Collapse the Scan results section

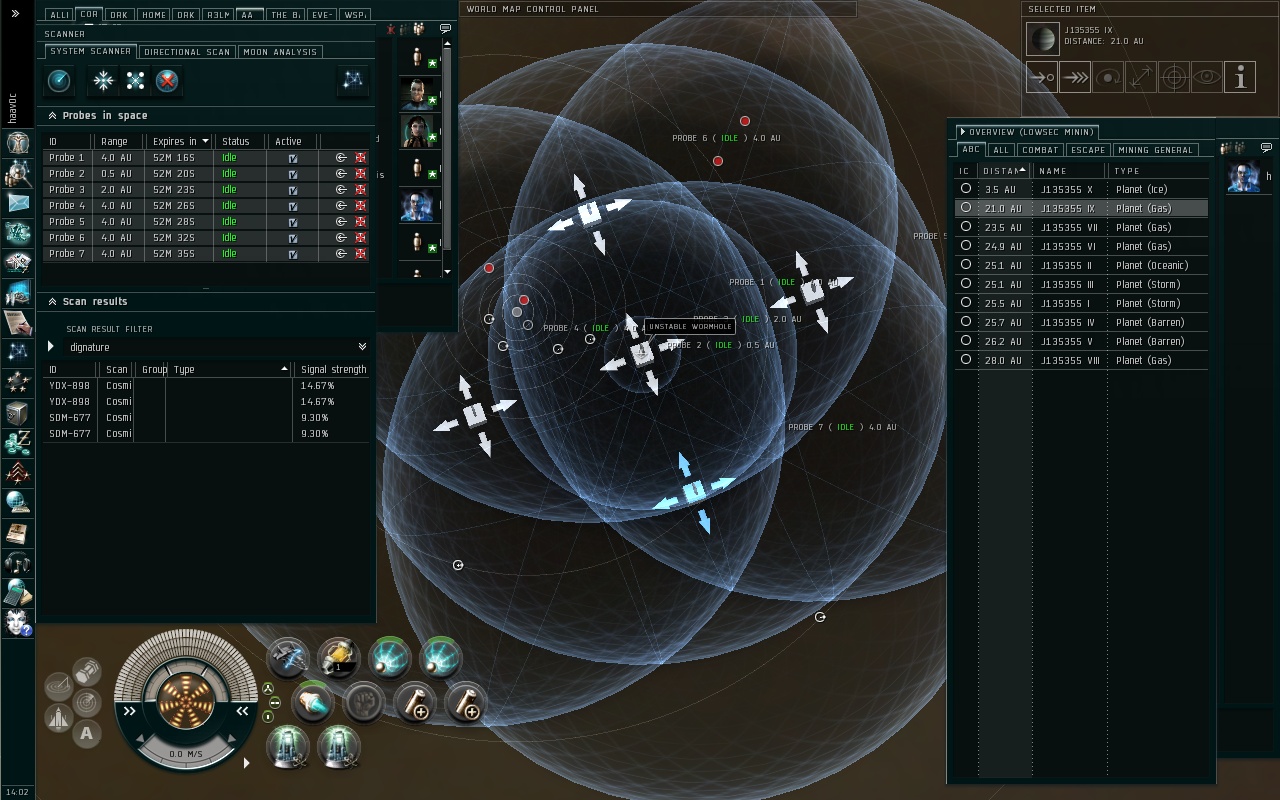[x=52, y=302]
